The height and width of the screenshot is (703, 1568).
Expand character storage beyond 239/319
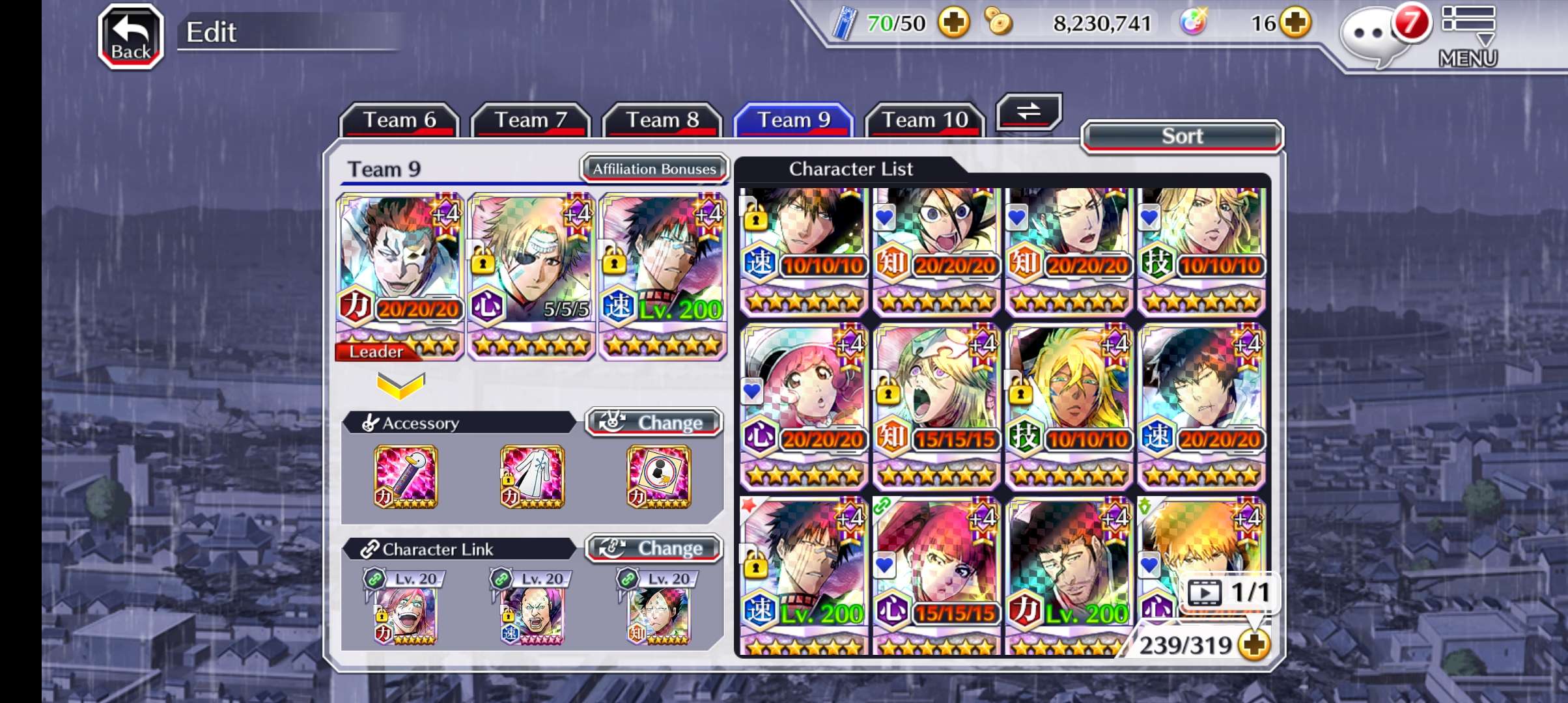click(x=1254, y=645)
